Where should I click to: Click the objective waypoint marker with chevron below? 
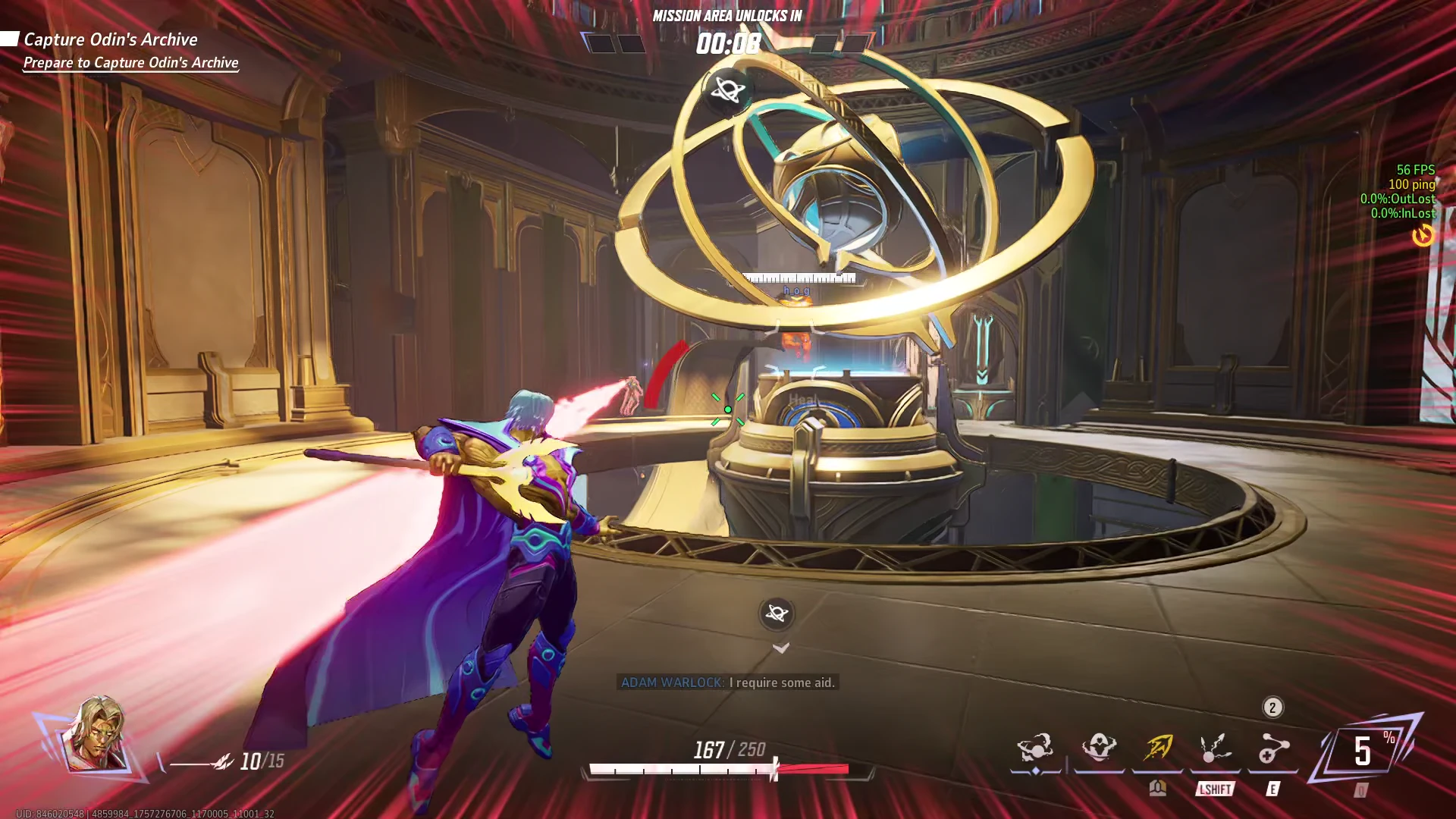(x=777, y=613)
